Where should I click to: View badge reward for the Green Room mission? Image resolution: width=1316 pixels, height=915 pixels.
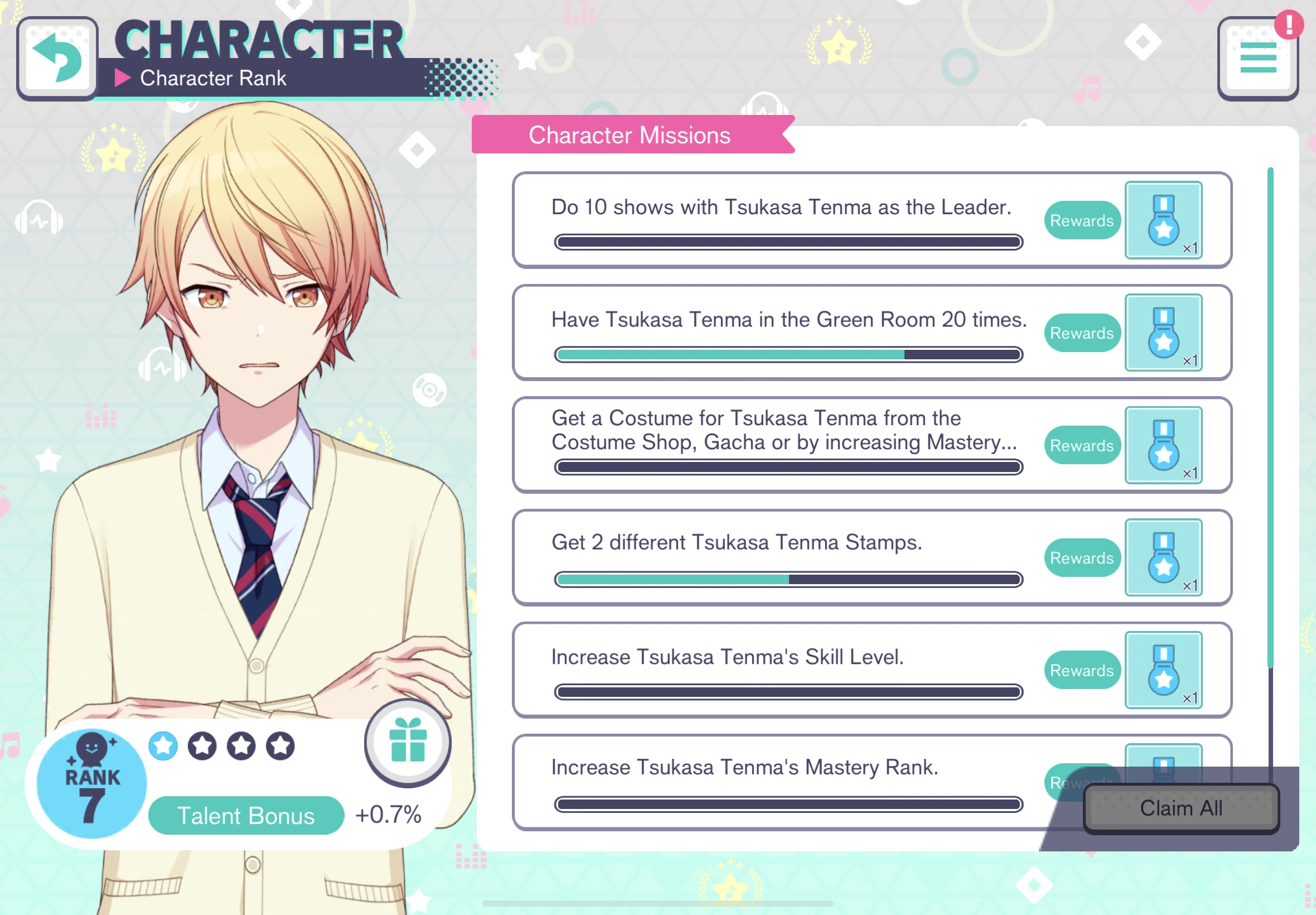(x=1164, y=333)
